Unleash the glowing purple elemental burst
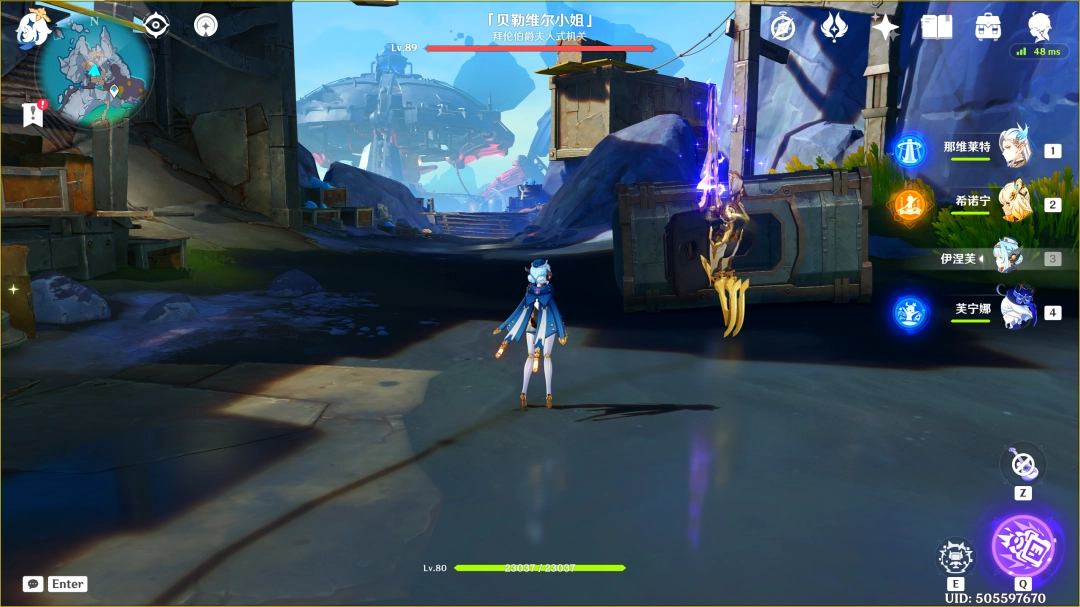 tap(1022, 545)
